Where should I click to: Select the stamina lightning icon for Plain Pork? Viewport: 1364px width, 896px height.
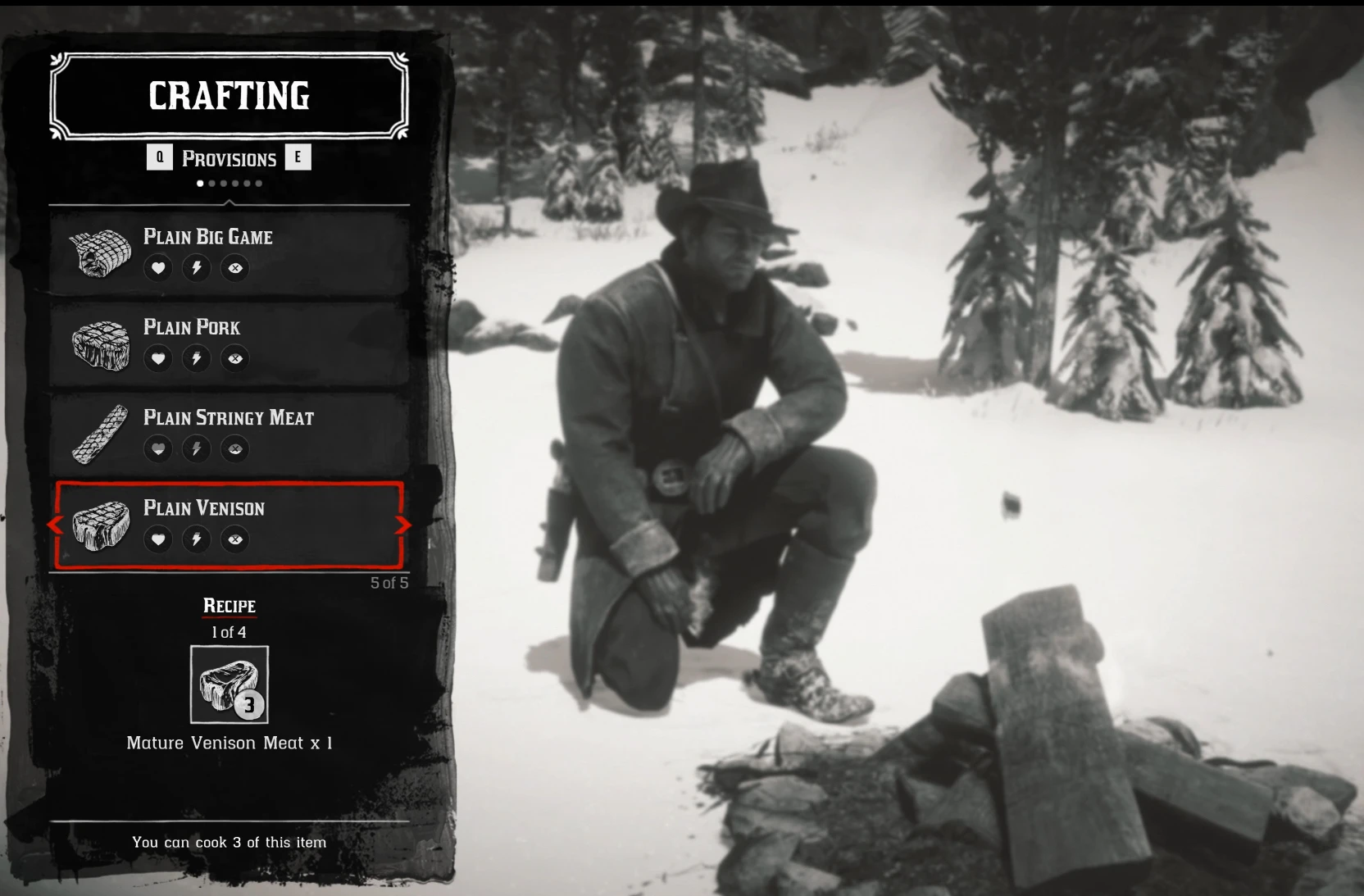[197, 358]
